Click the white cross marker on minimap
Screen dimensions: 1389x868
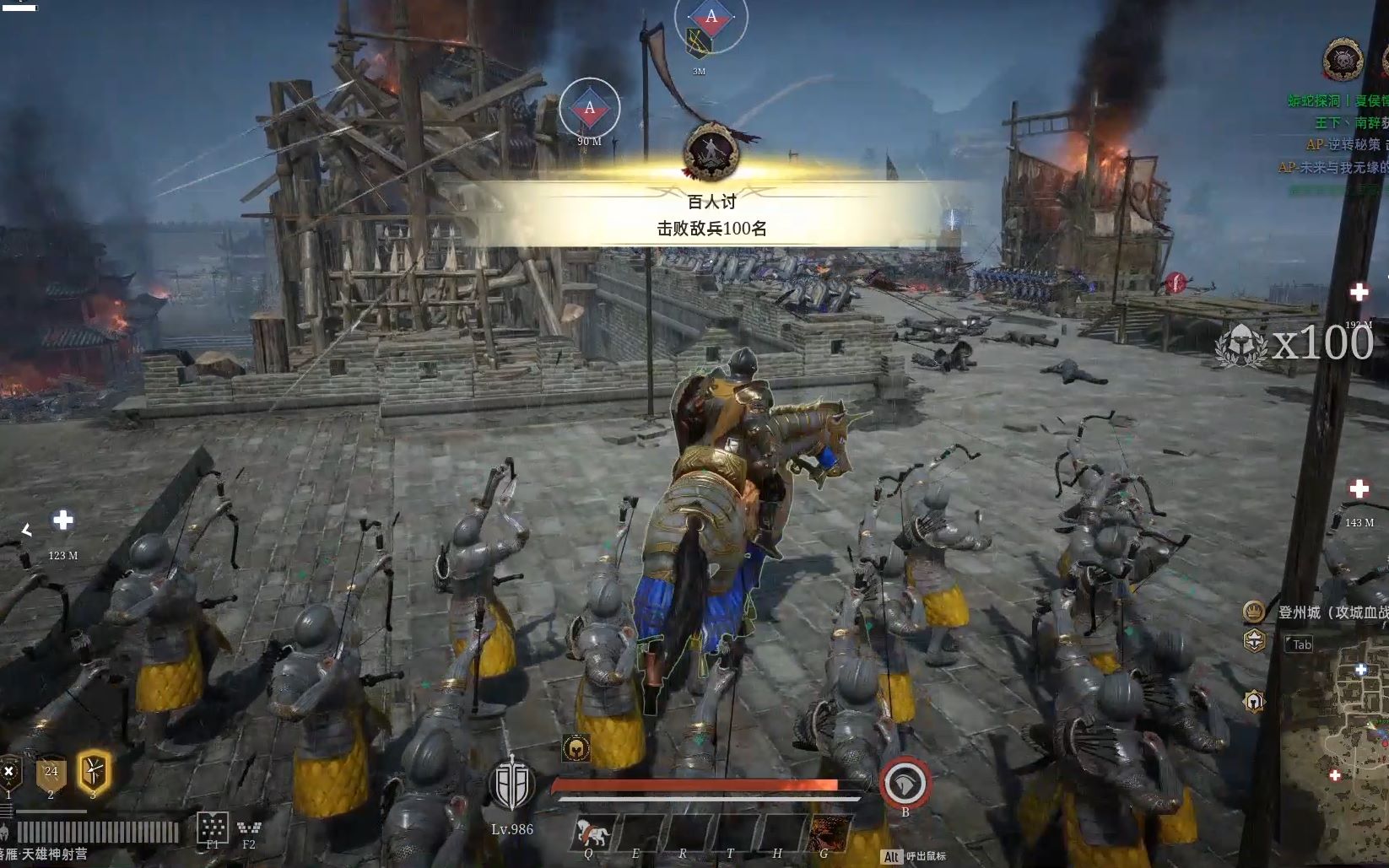1361,670
